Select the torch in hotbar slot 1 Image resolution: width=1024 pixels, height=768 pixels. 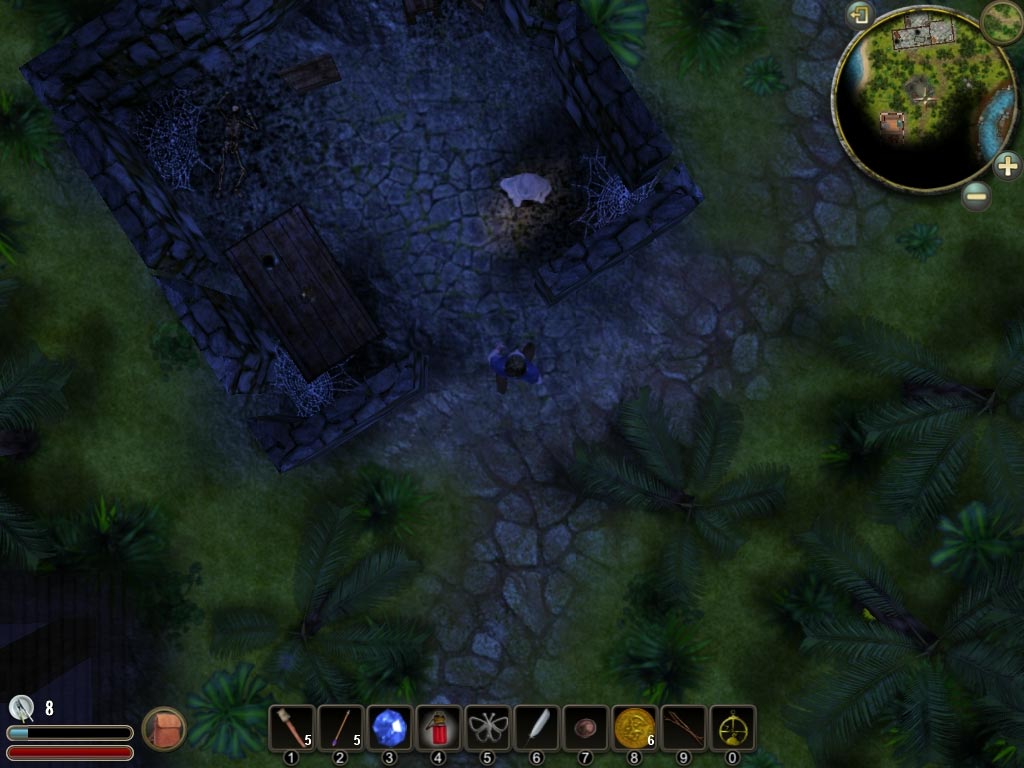click(x=291, y=727)
